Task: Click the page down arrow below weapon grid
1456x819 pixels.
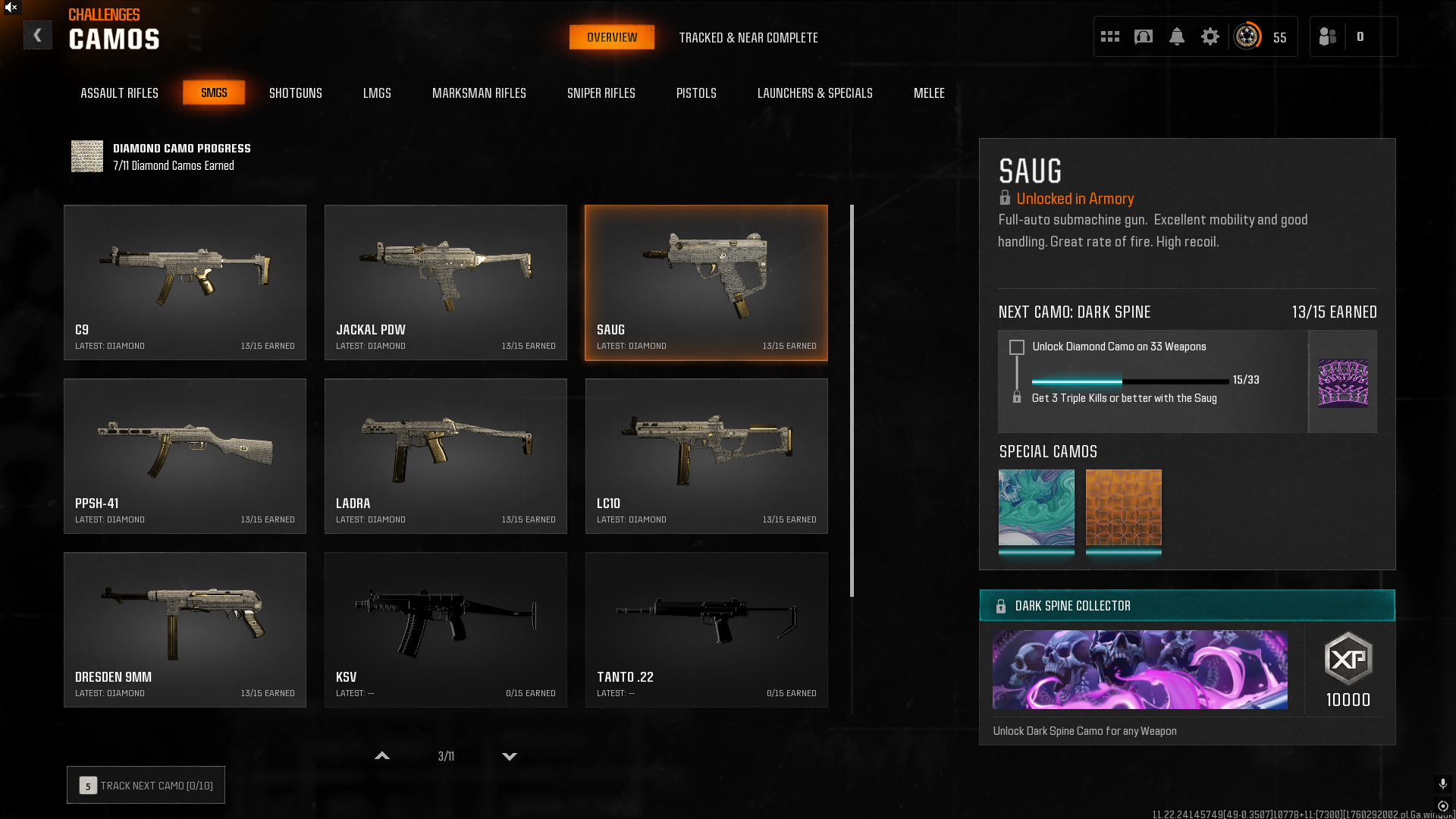Action: pos(510,756)
